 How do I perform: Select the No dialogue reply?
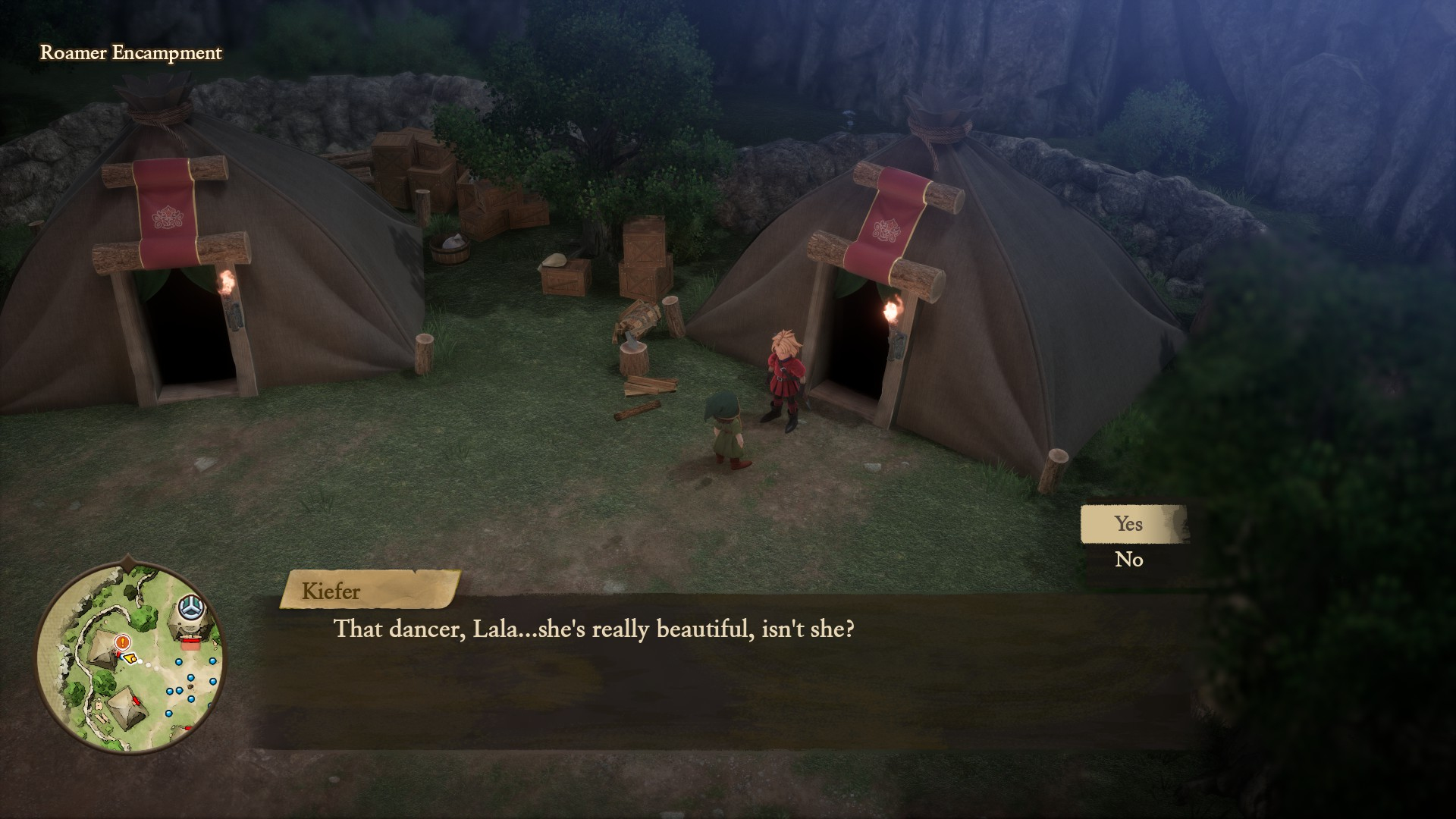[1128, 560]
